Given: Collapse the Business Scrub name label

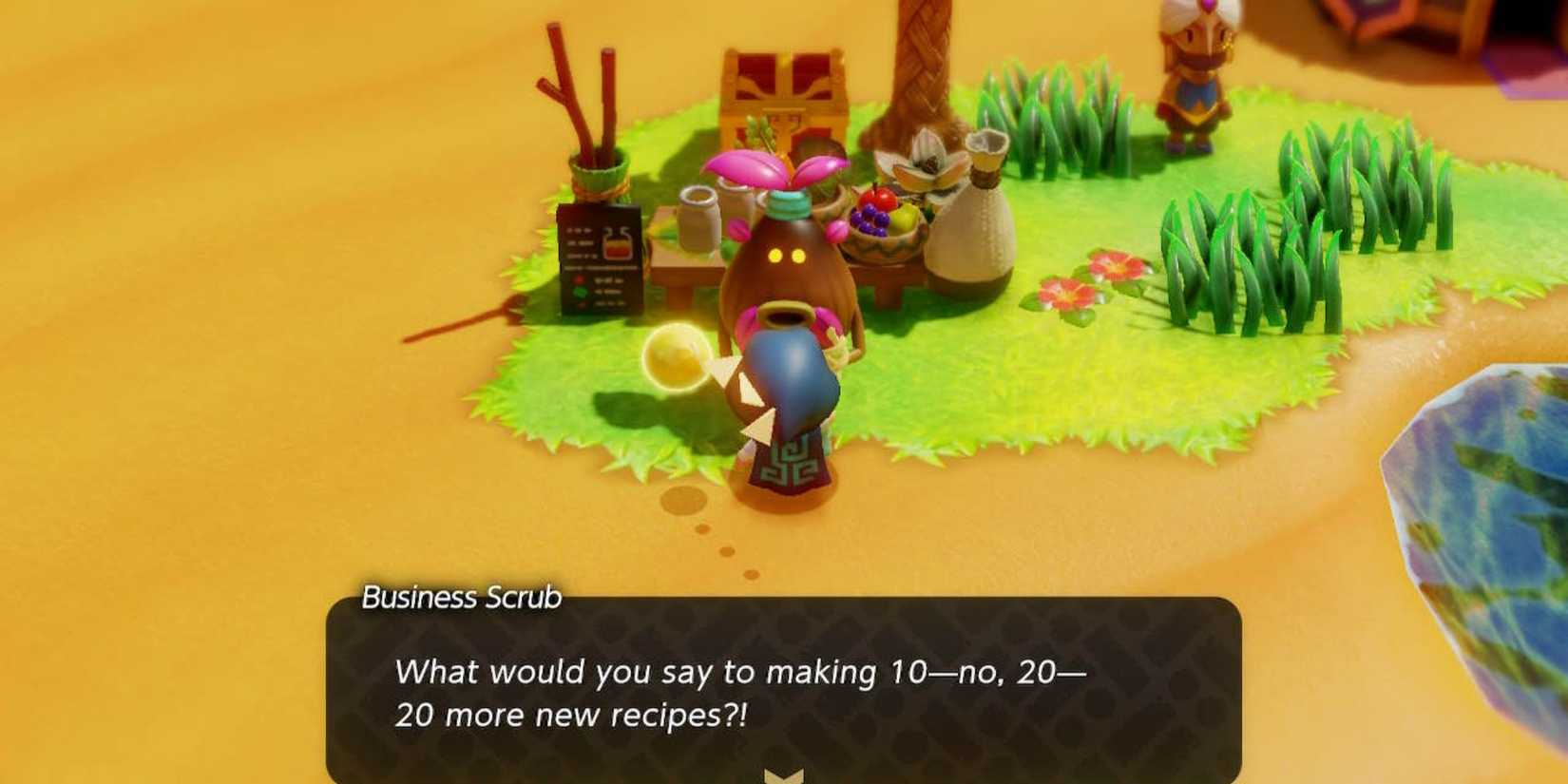Looking at the screenshot, I should [463, 598].
